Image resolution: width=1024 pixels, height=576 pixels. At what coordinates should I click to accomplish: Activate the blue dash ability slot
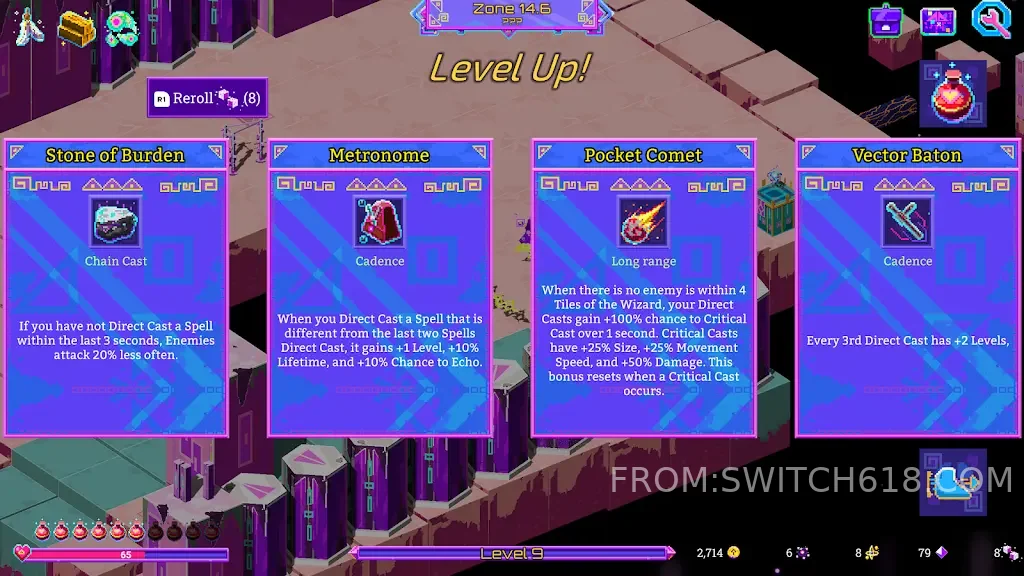(x=953, y=482)
